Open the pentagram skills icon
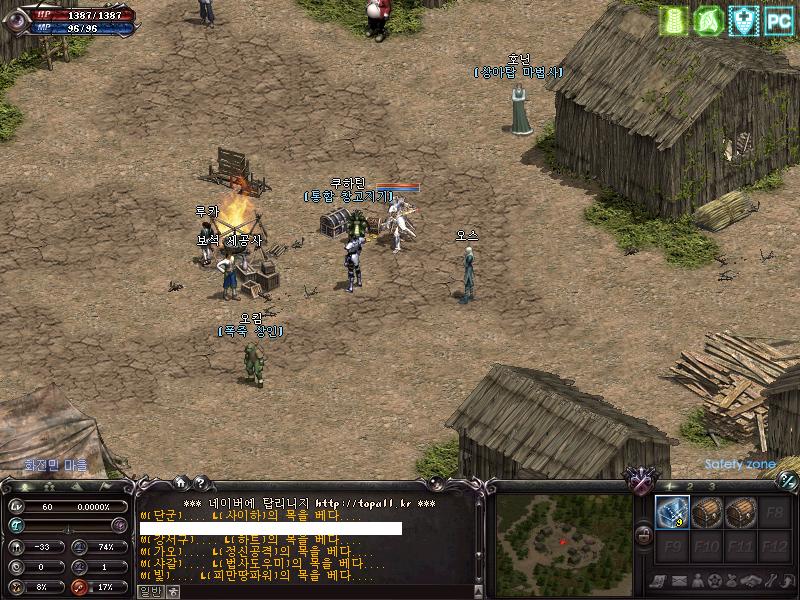This screenshot has height=600, width=800. click(714, 582)
